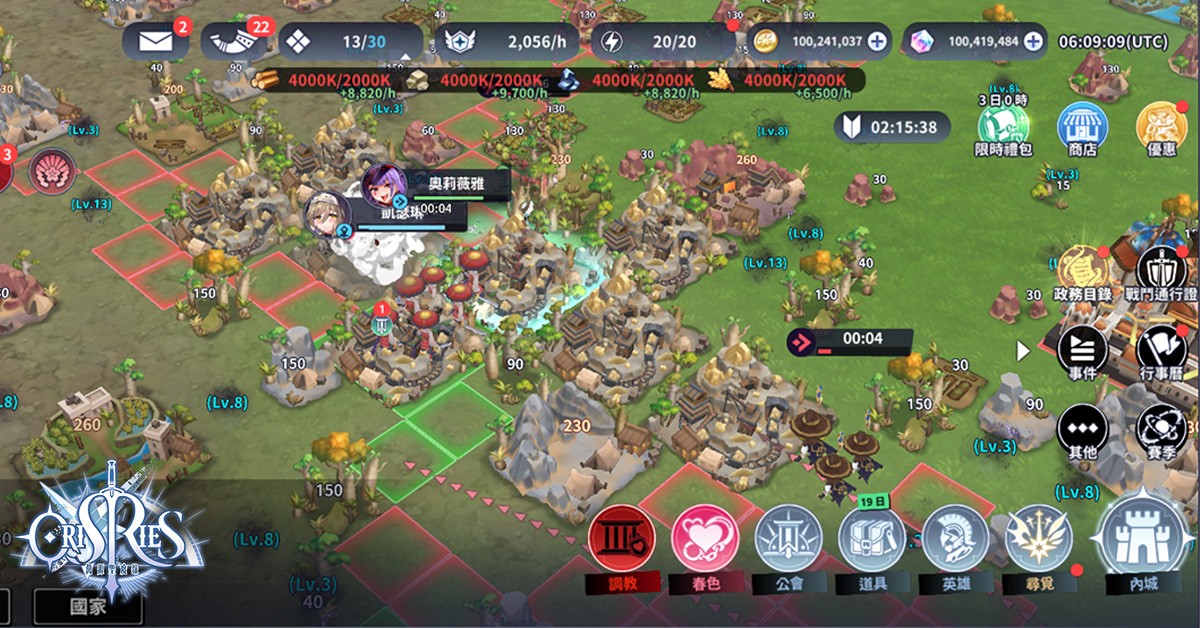Image resolution: width=1200 pixels, height=628 pixels.
Task: Switch to the 國家 nation tab
Action: pyautogui.click(x=88, y=606)
